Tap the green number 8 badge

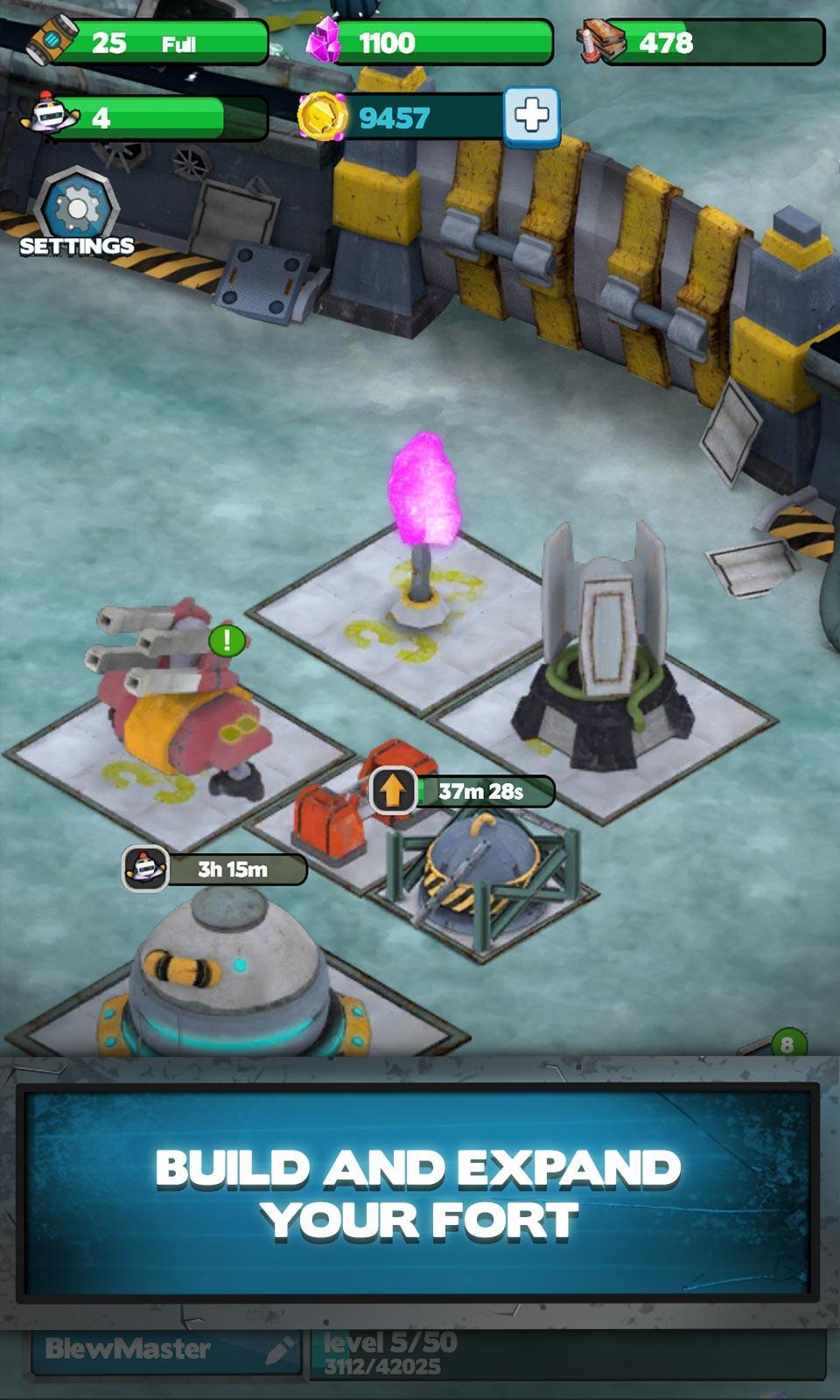coord(787,1044)
